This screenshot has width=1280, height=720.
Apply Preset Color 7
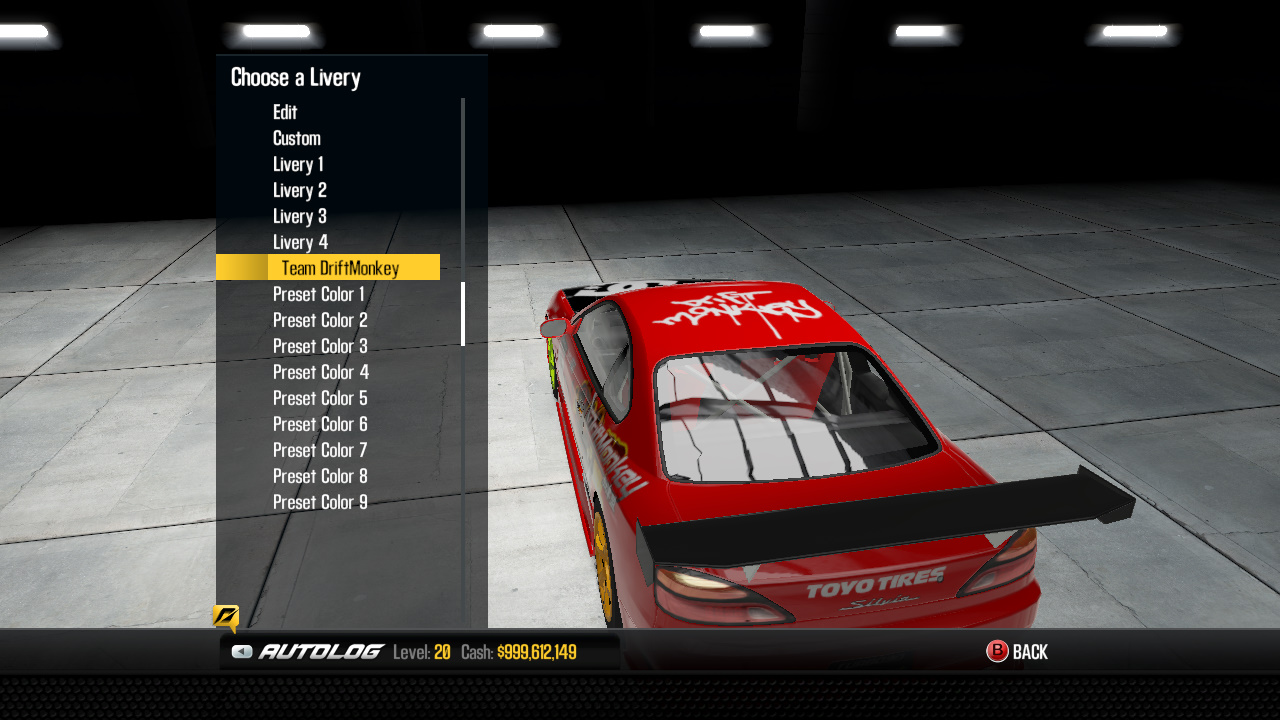(319, 450)
